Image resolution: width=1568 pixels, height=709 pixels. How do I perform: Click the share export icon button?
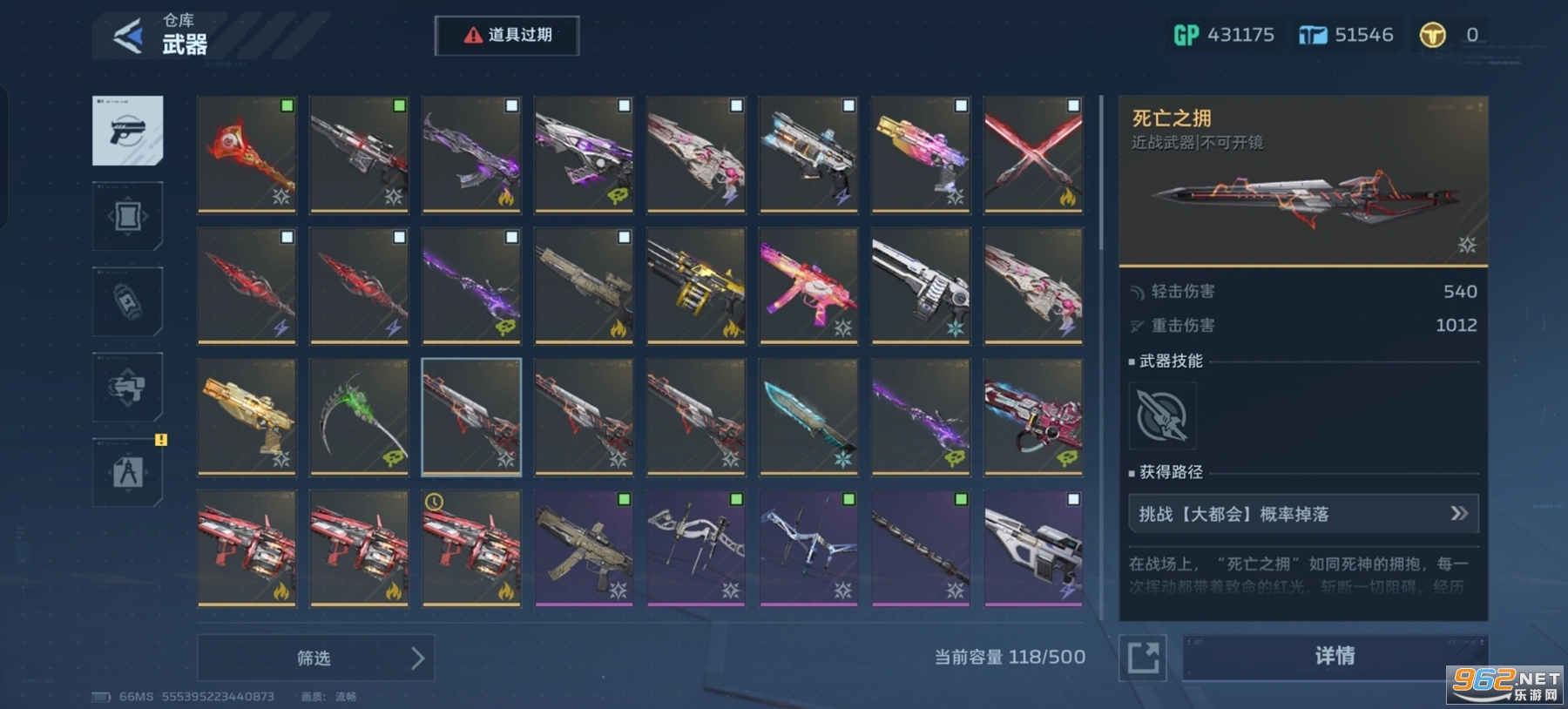(x=1143, y=657)
